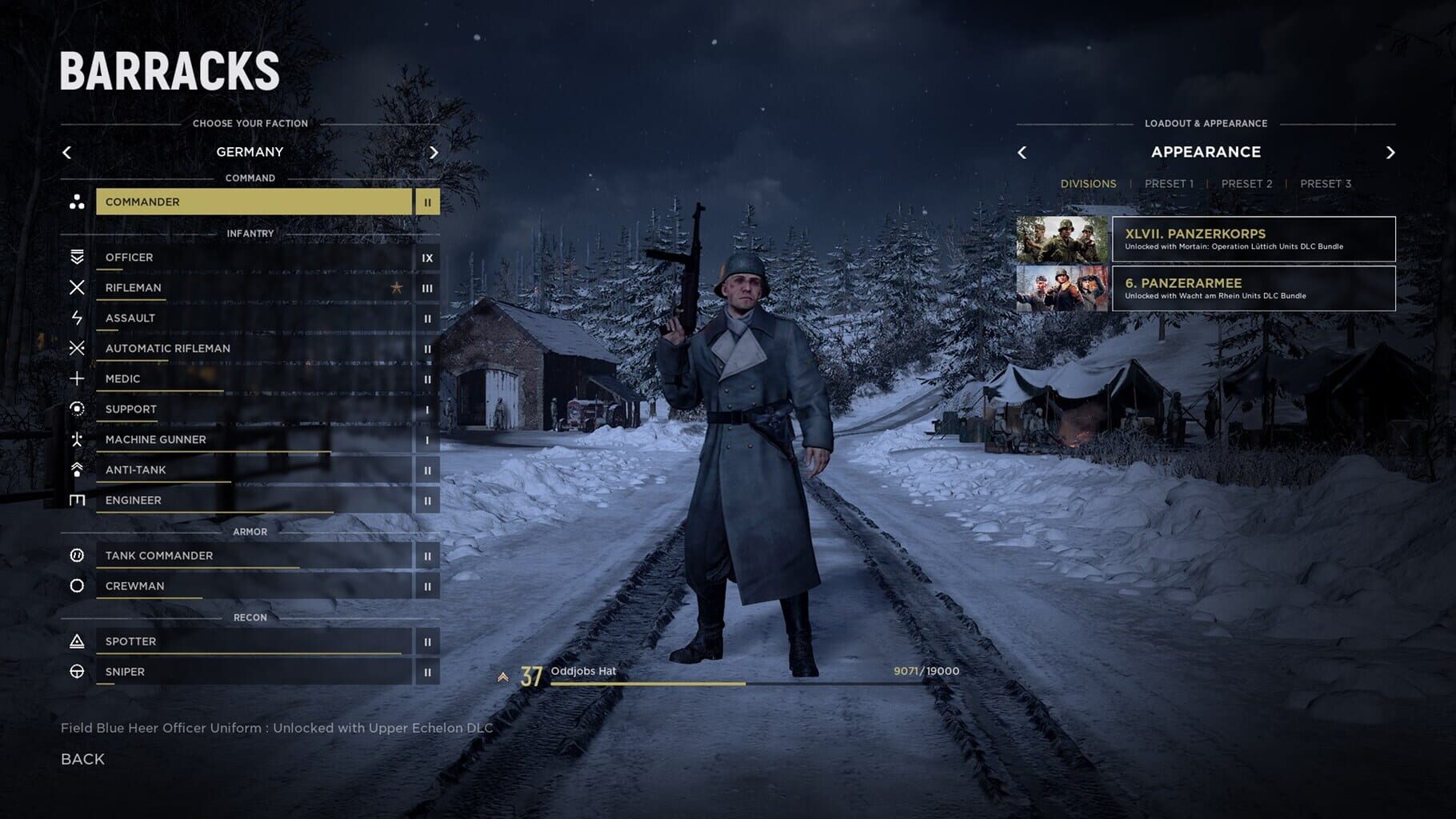Go to previous faction with the left arrow
Image resolution: width=1456 pixels, height=819 pixels.
[x=67, y=152]
